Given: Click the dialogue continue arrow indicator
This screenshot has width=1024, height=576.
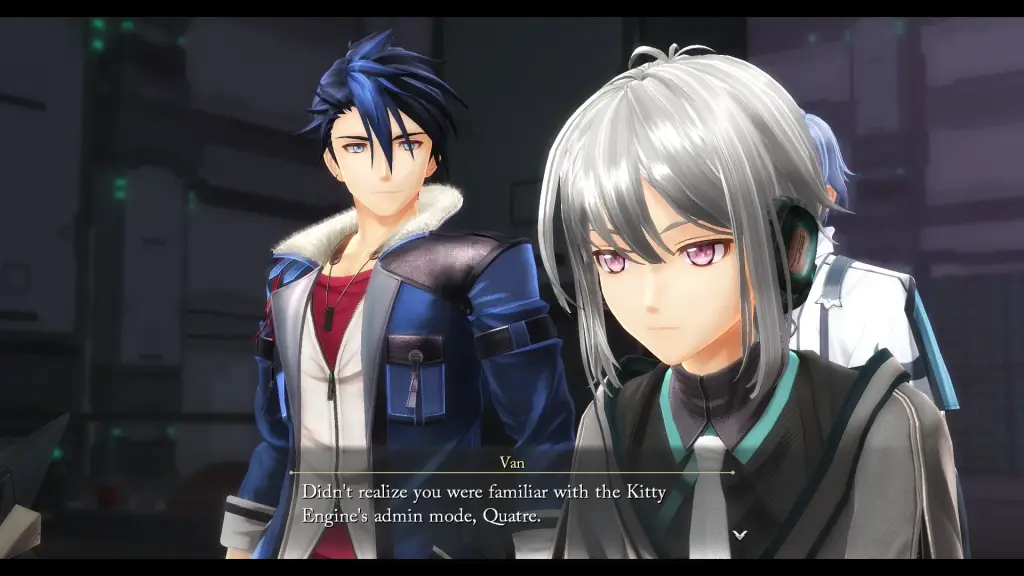Looking at the screenshot, I should pos(739,535).
